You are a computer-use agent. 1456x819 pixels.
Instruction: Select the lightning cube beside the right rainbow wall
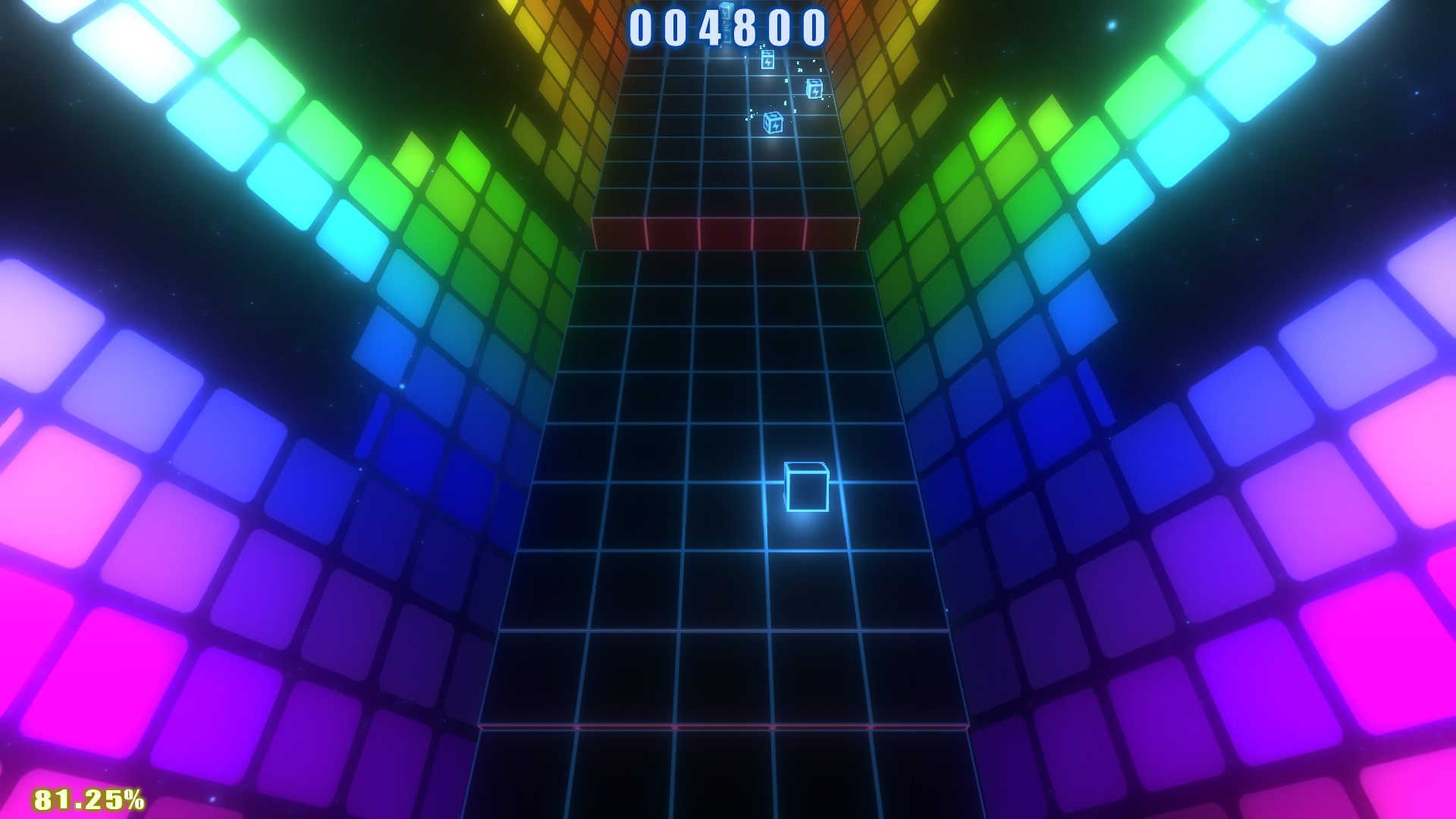pyautogui.click(x=815, y=89)
